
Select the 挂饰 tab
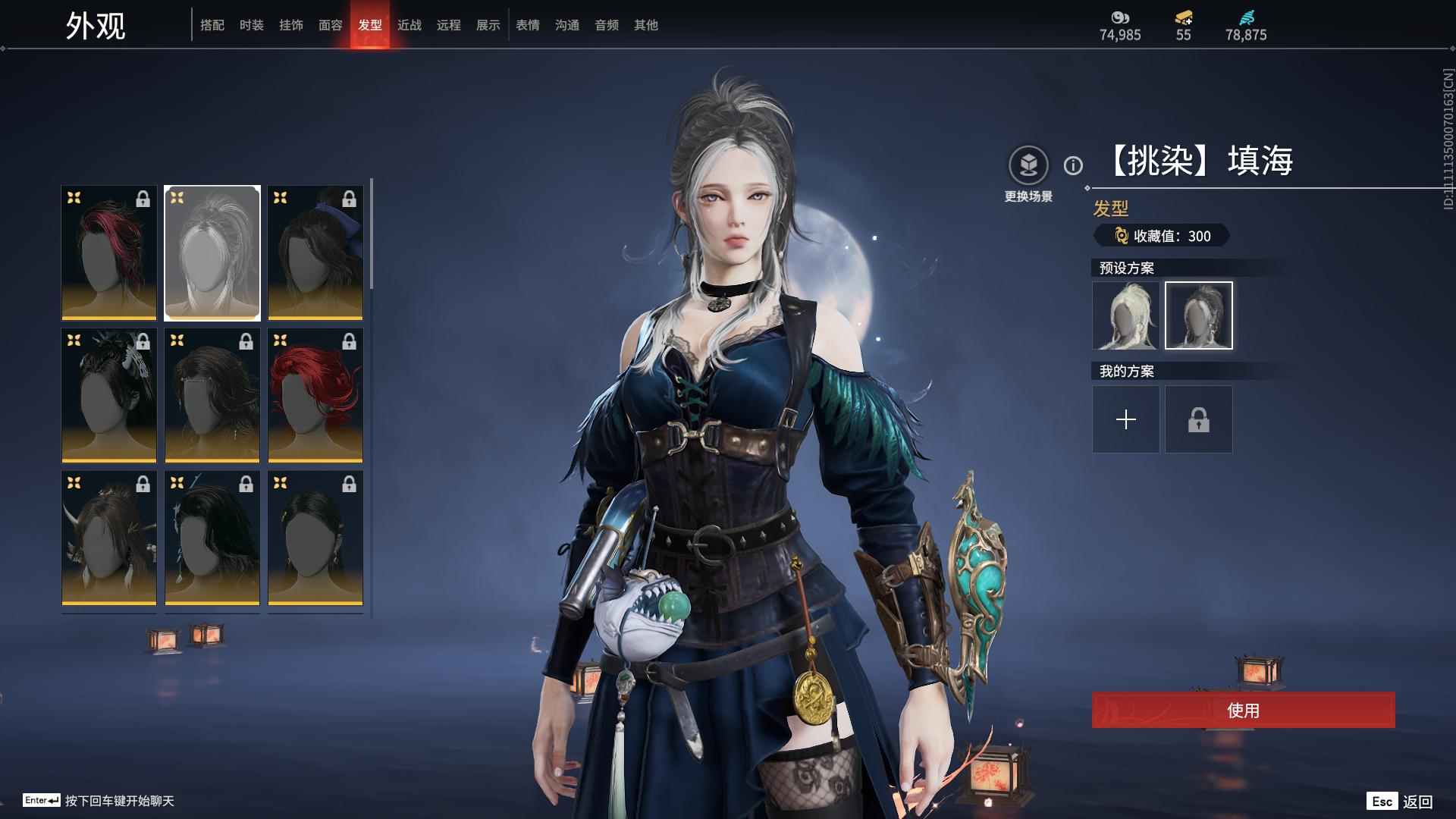[291, 25]
